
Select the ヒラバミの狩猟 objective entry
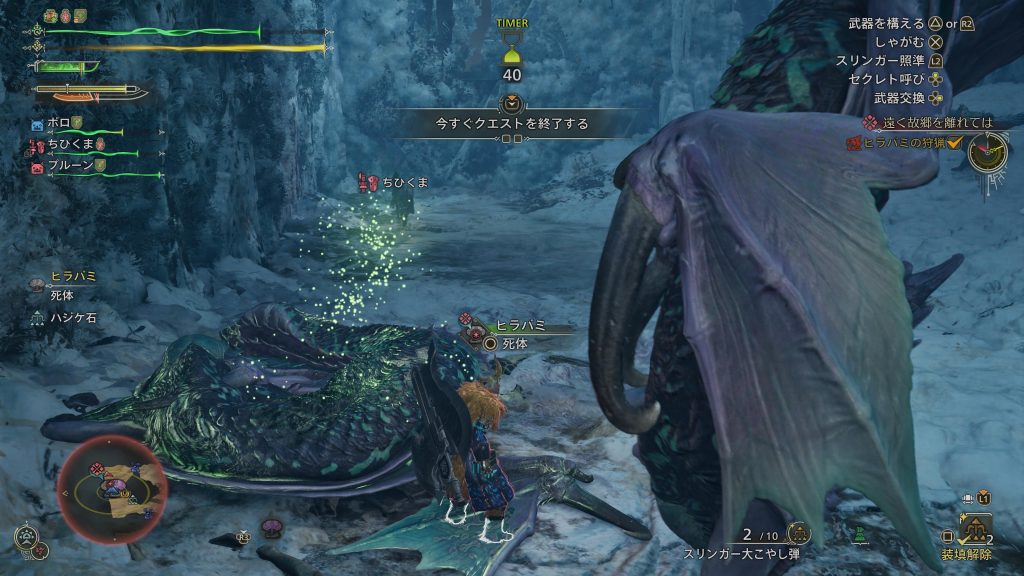tap(905, 143)
